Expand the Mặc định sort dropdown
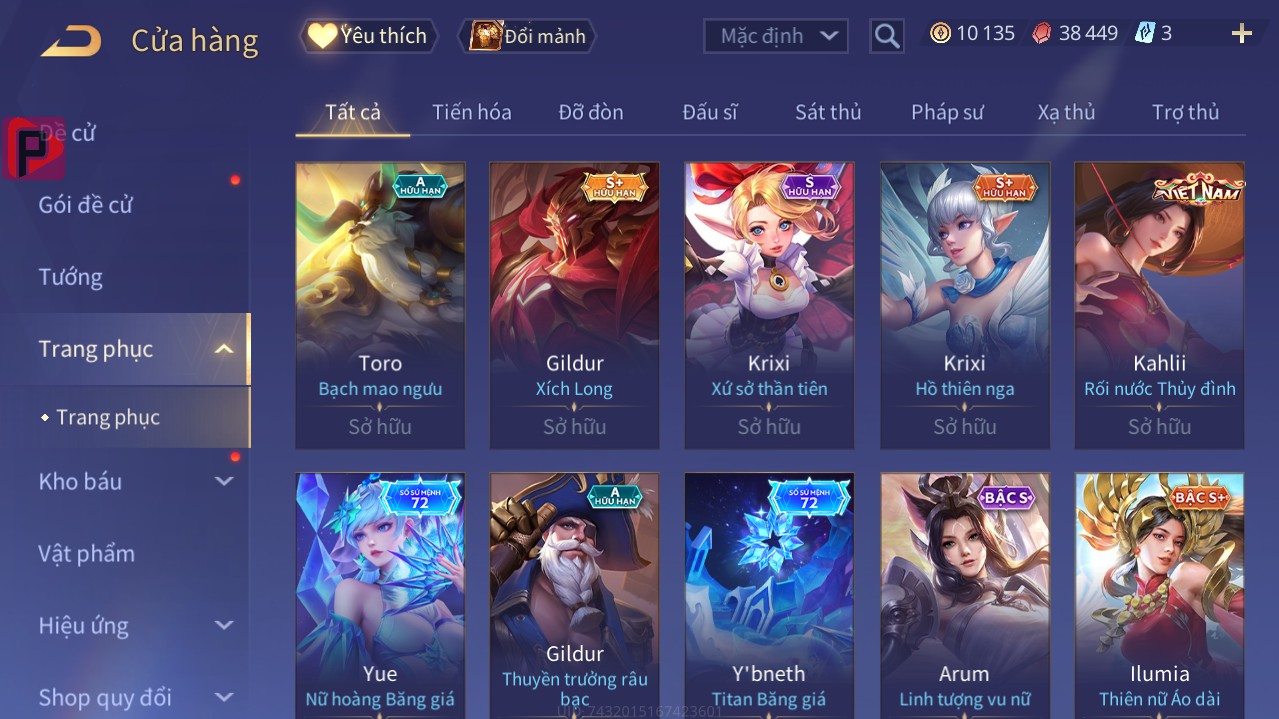Viewport: 1279px width, 719px height. 776,36
